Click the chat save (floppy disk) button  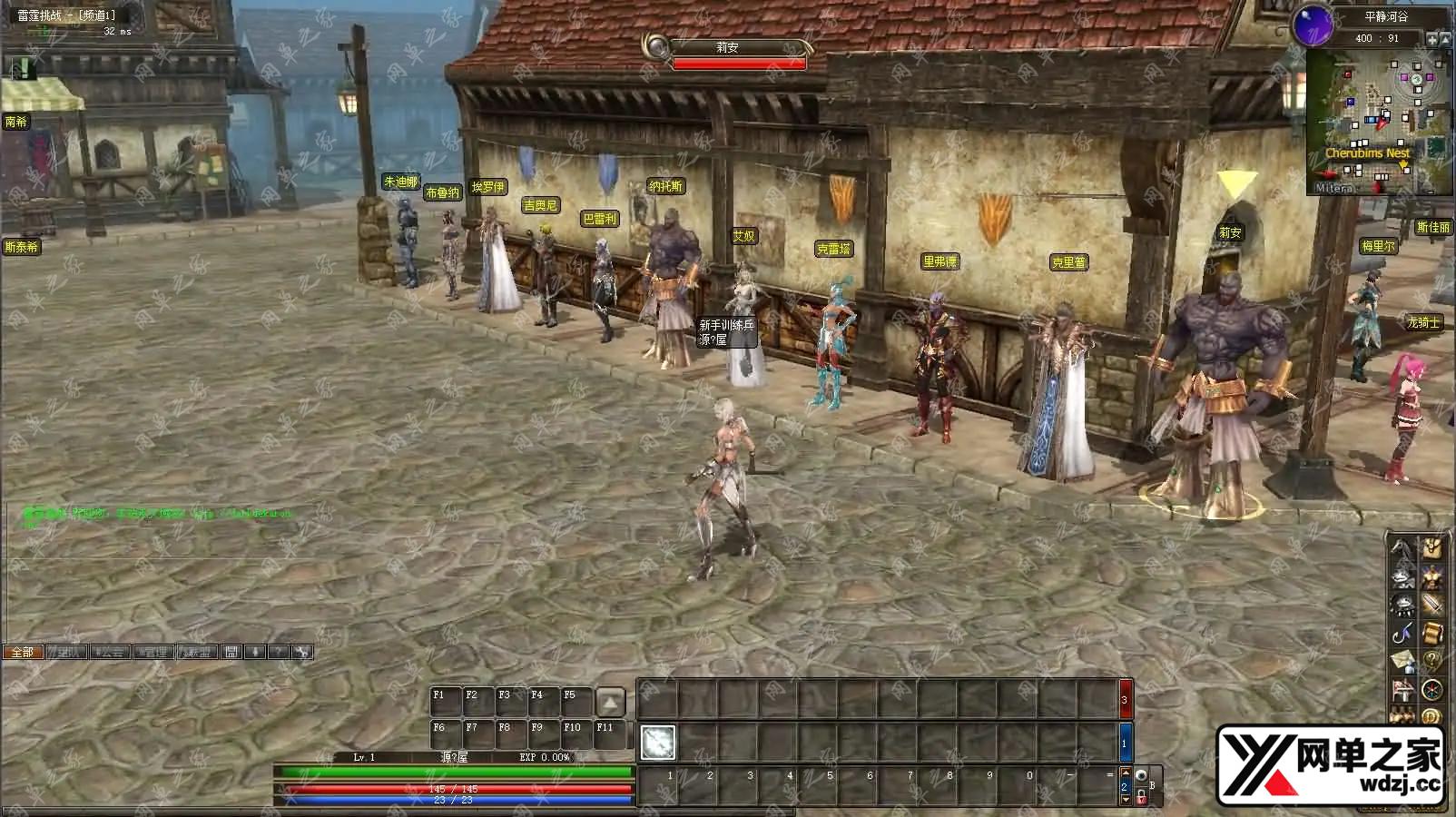231,652
